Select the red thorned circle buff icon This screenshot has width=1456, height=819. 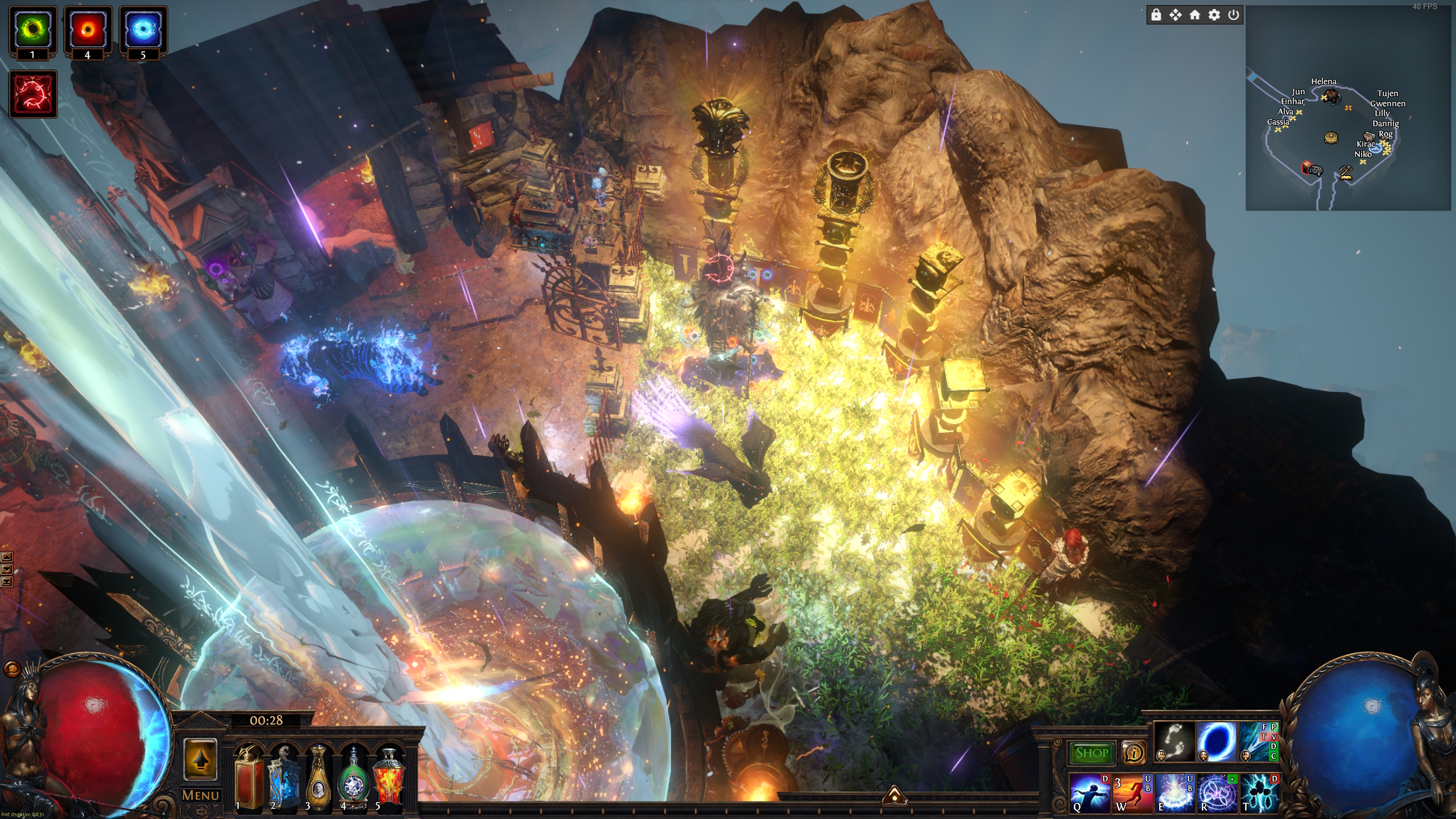pos(33,94)
